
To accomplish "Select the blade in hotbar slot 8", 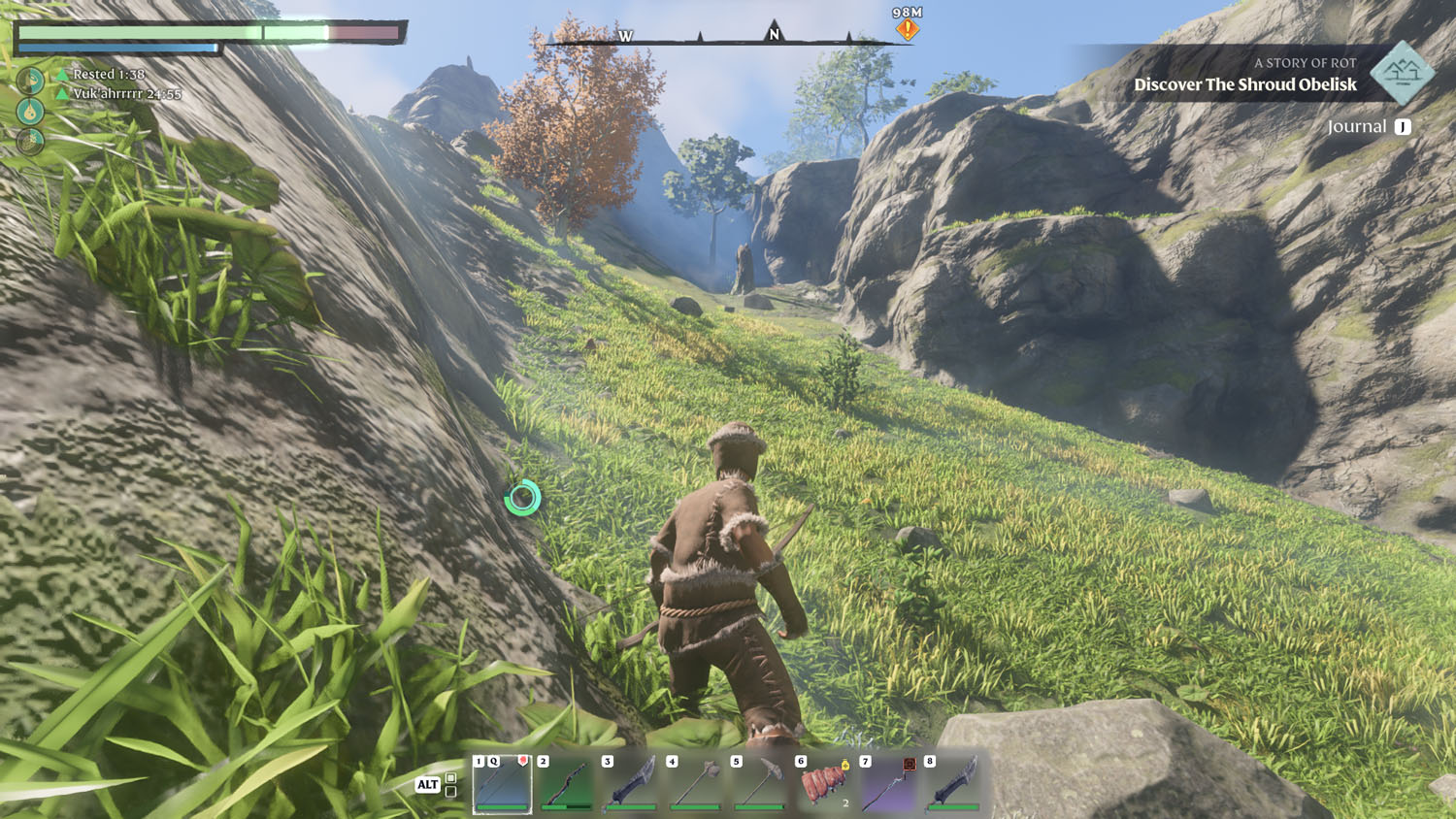I will point(953,784).
